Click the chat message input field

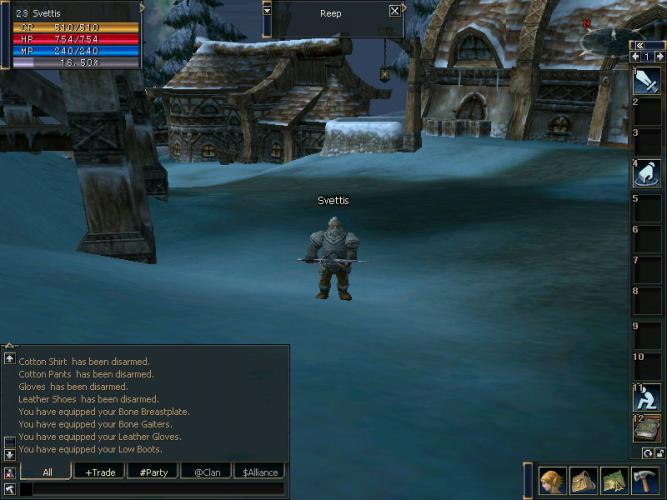coord(150,489)
